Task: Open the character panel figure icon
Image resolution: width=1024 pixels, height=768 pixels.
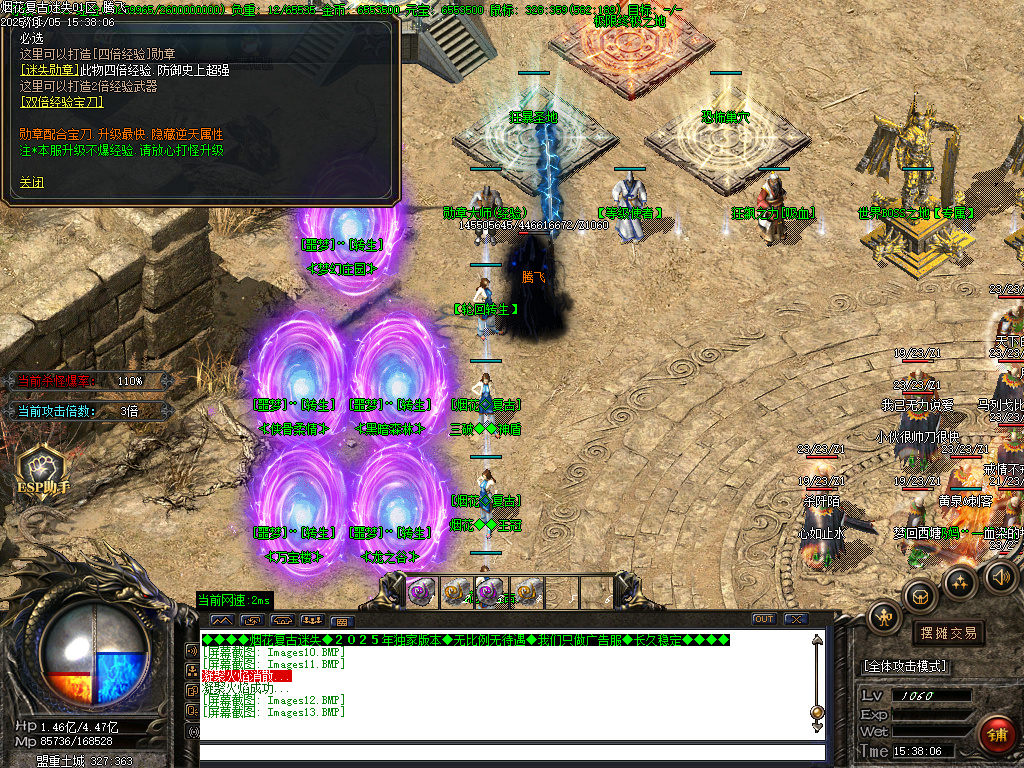Action: (x=885, y=616)
